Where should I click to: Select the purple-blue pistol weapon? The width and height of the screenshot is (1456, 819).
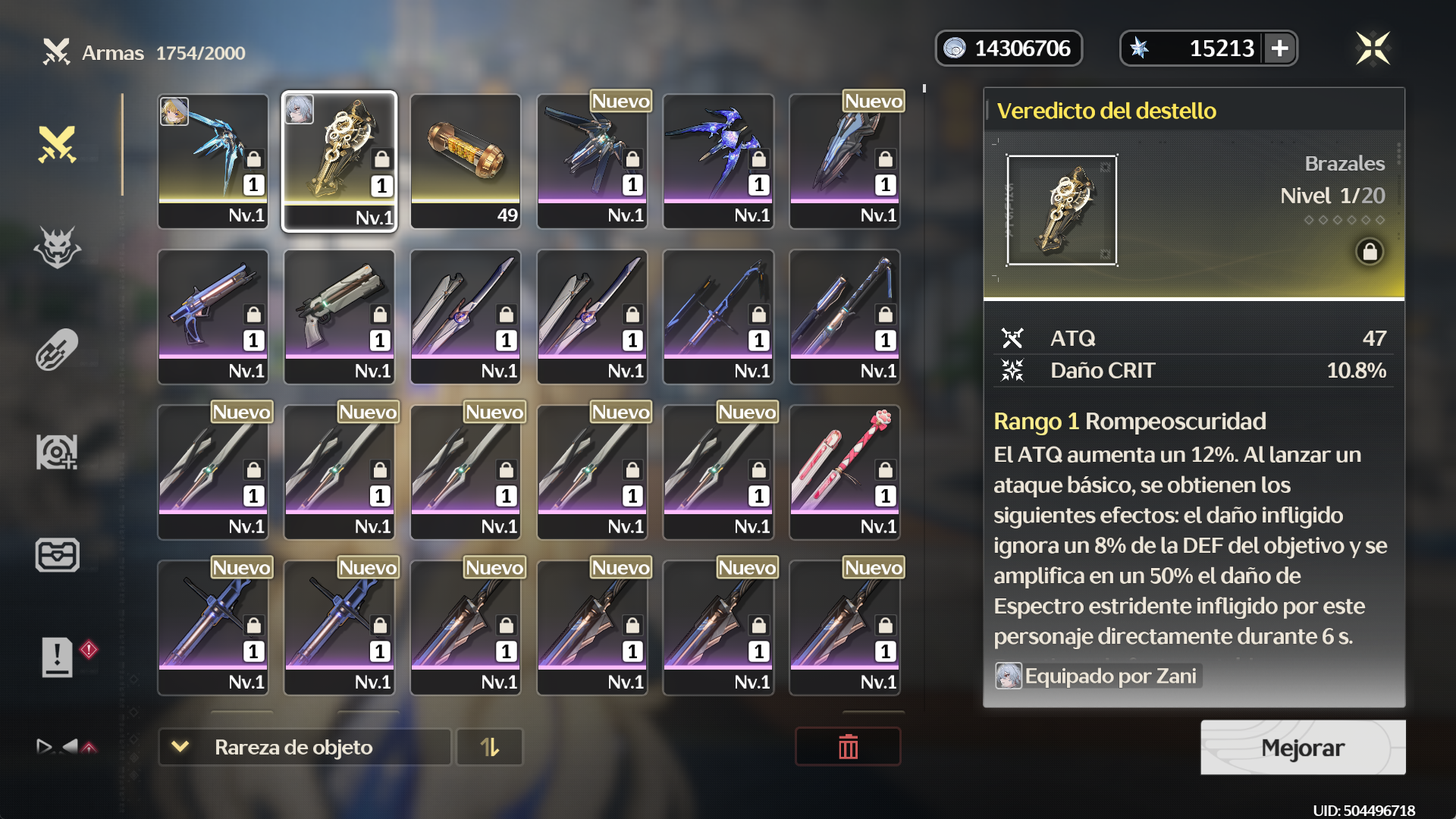213,316
